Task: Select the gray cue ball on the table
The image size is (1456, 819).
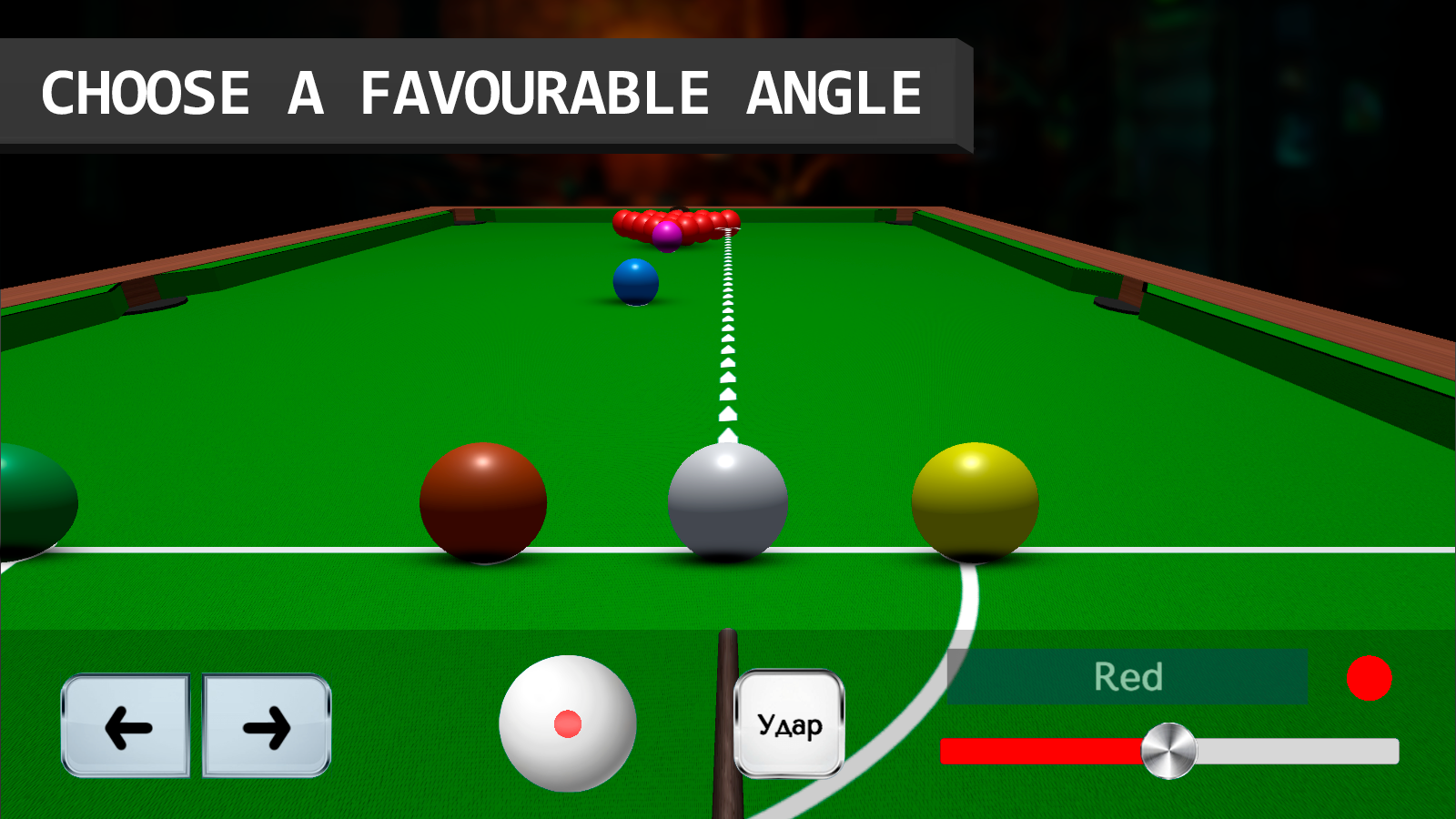Action: pos(727,500)
